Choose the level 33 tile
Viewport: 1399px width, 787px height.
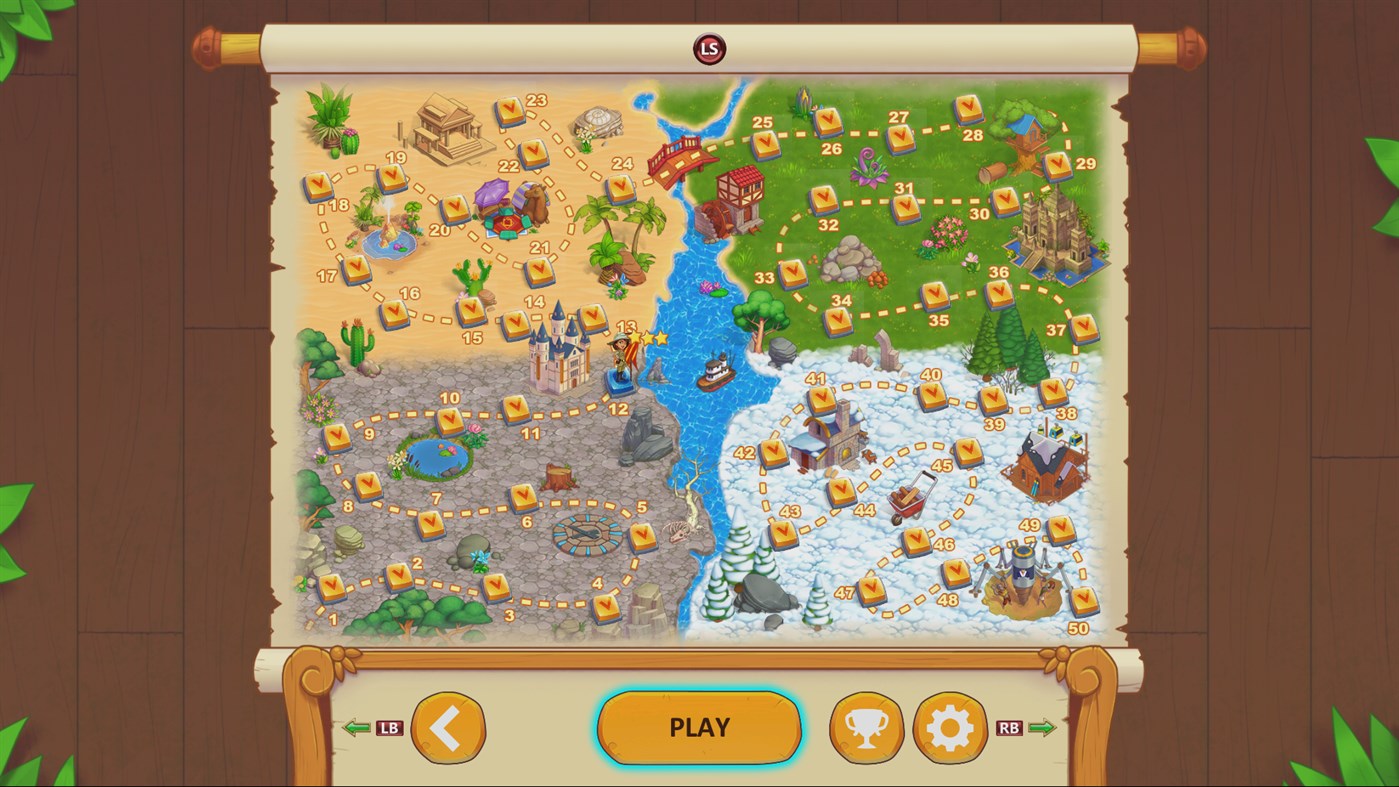tap(793, 273)
